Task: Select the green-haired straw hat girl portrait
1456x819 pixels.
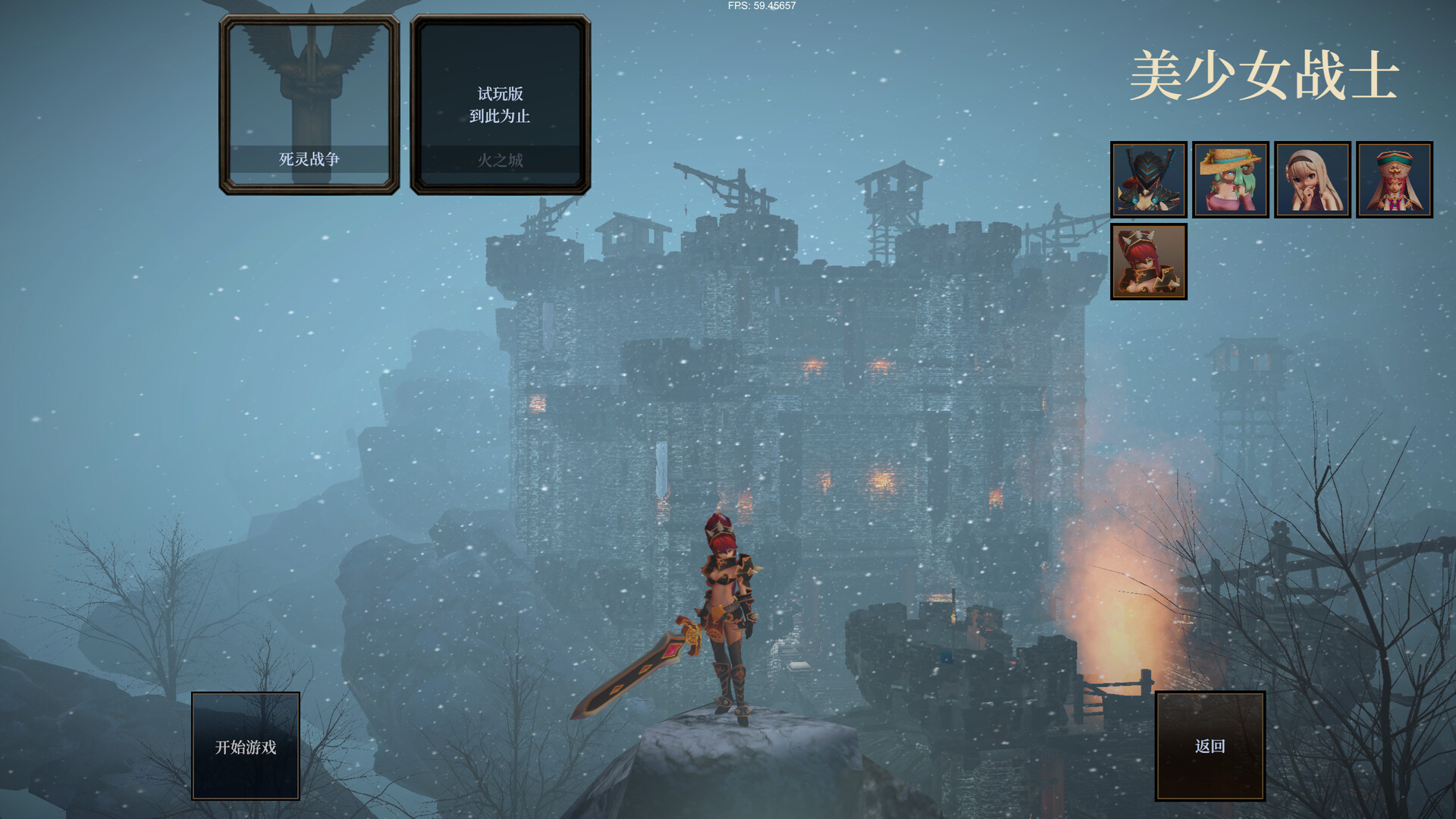Action: click(1231, 180)
